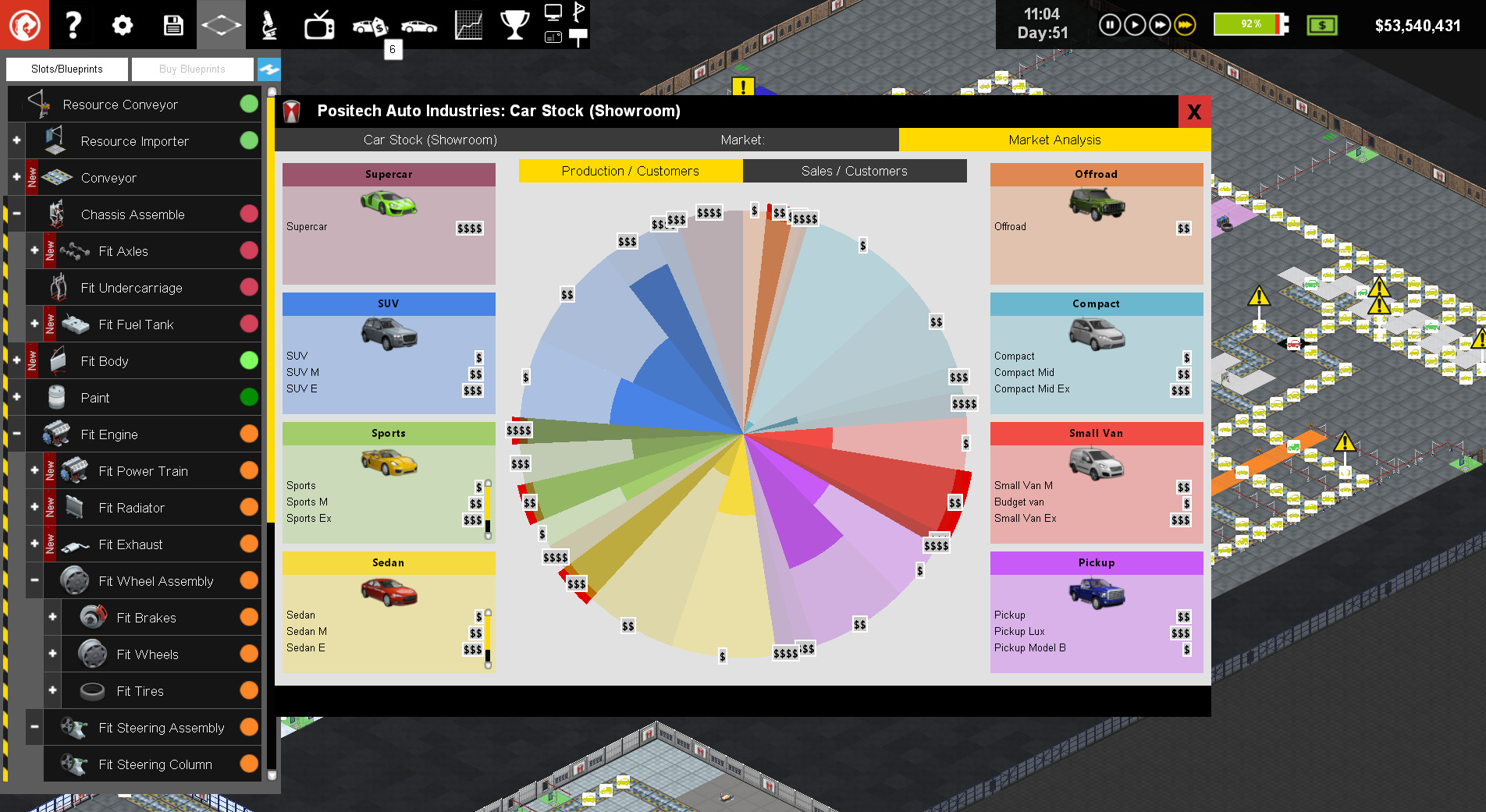Open the showroom car icon
The image size is (1486, 812).
click(420, 24)
